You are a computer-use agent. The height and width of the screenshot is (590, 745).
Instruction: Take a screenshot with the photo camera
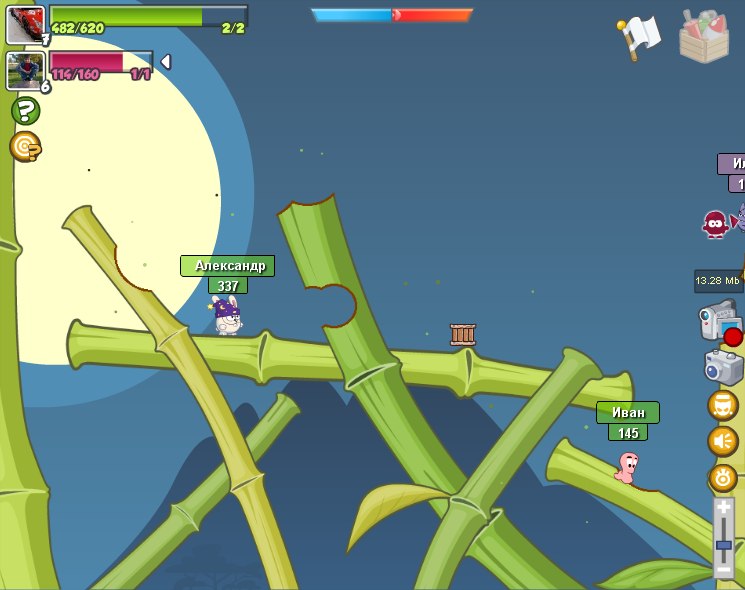click(x=722, y=366)
